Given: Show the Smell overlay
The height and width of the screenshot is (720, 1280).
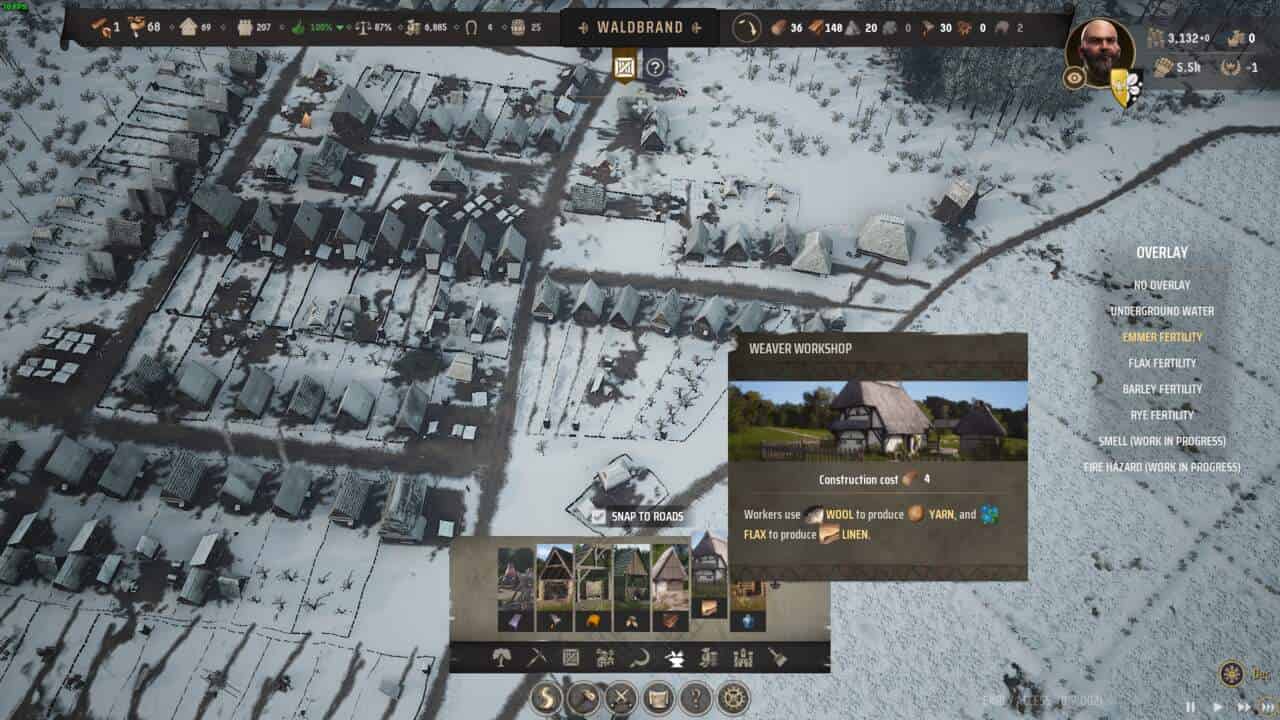Looking at the screenshot, I should (1161, 441).
